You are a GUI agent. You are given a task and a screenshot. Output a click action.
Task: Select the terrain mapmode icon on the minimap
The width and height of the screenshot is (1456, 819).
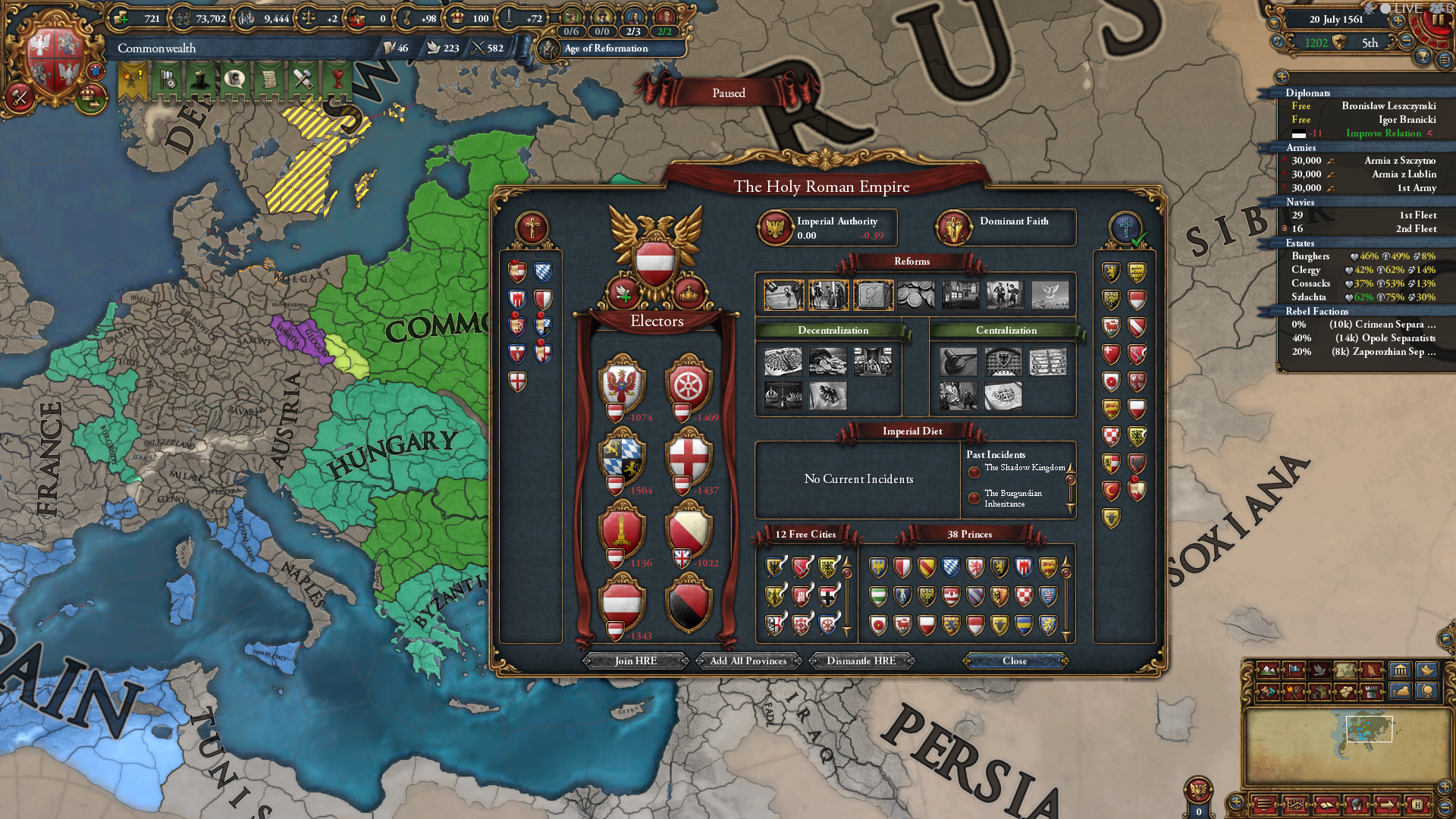coord(1267,670)
